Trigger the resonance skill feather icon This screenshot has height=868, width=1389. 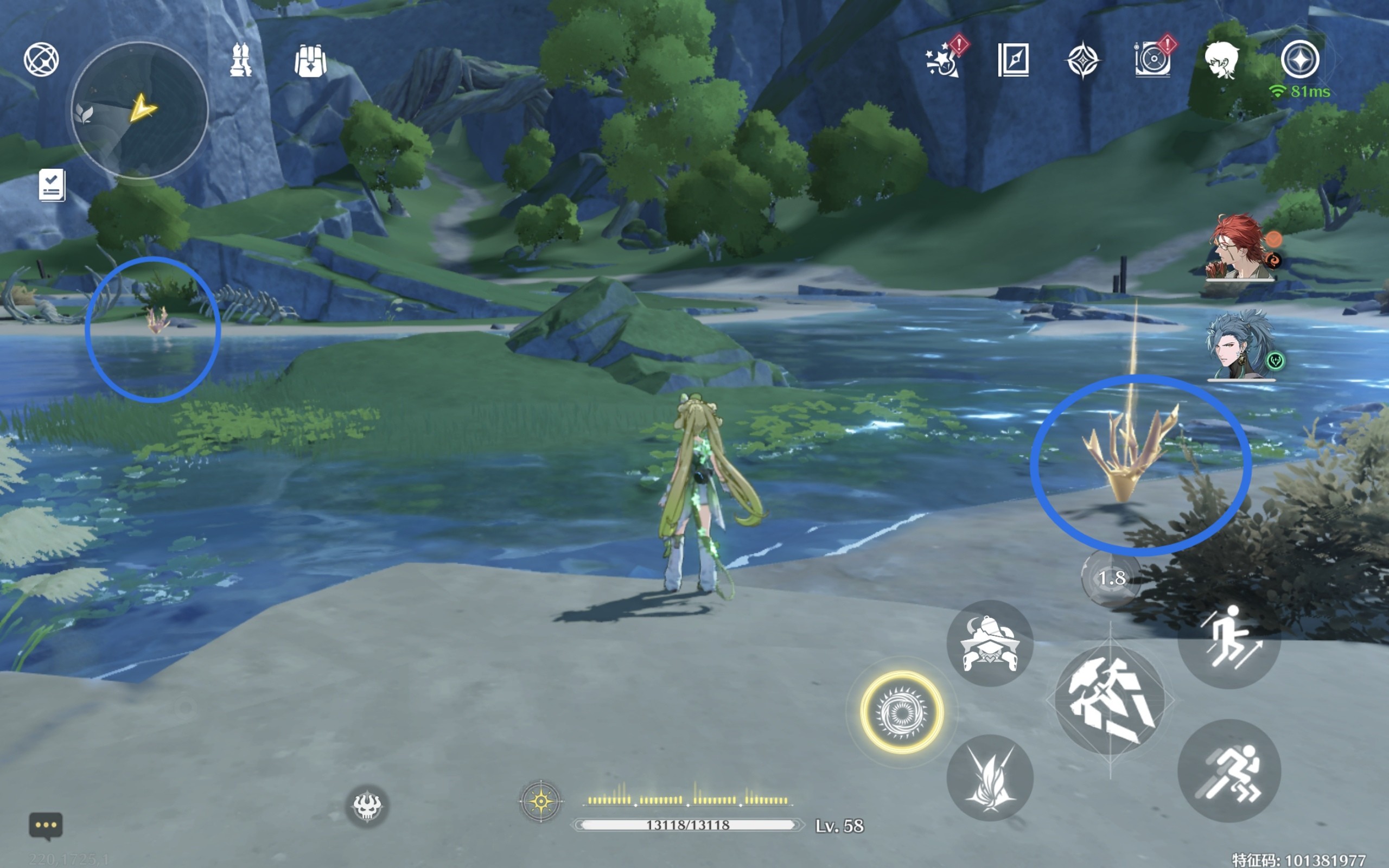pyautogui.click(x=990, y=778)
